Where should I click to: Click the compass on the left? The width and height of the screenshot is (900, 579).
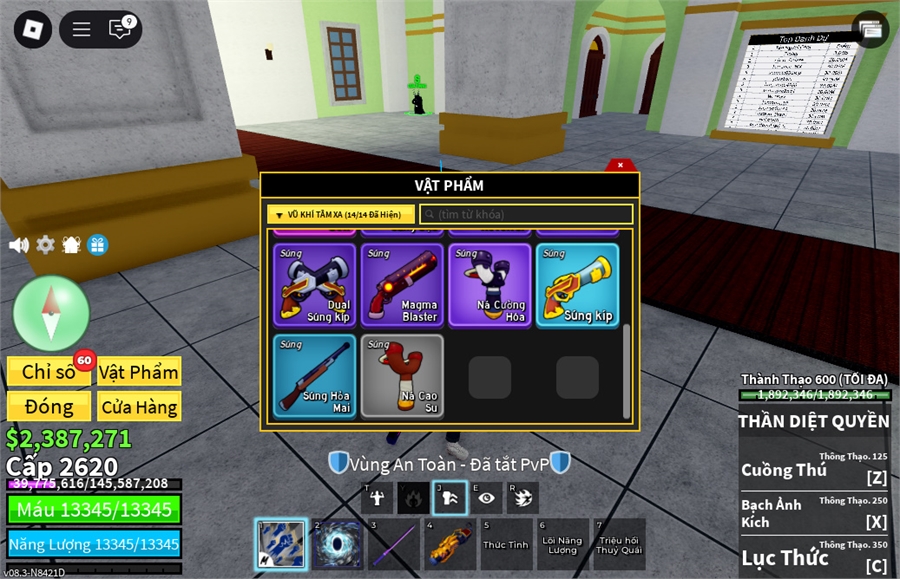(52, 313)
